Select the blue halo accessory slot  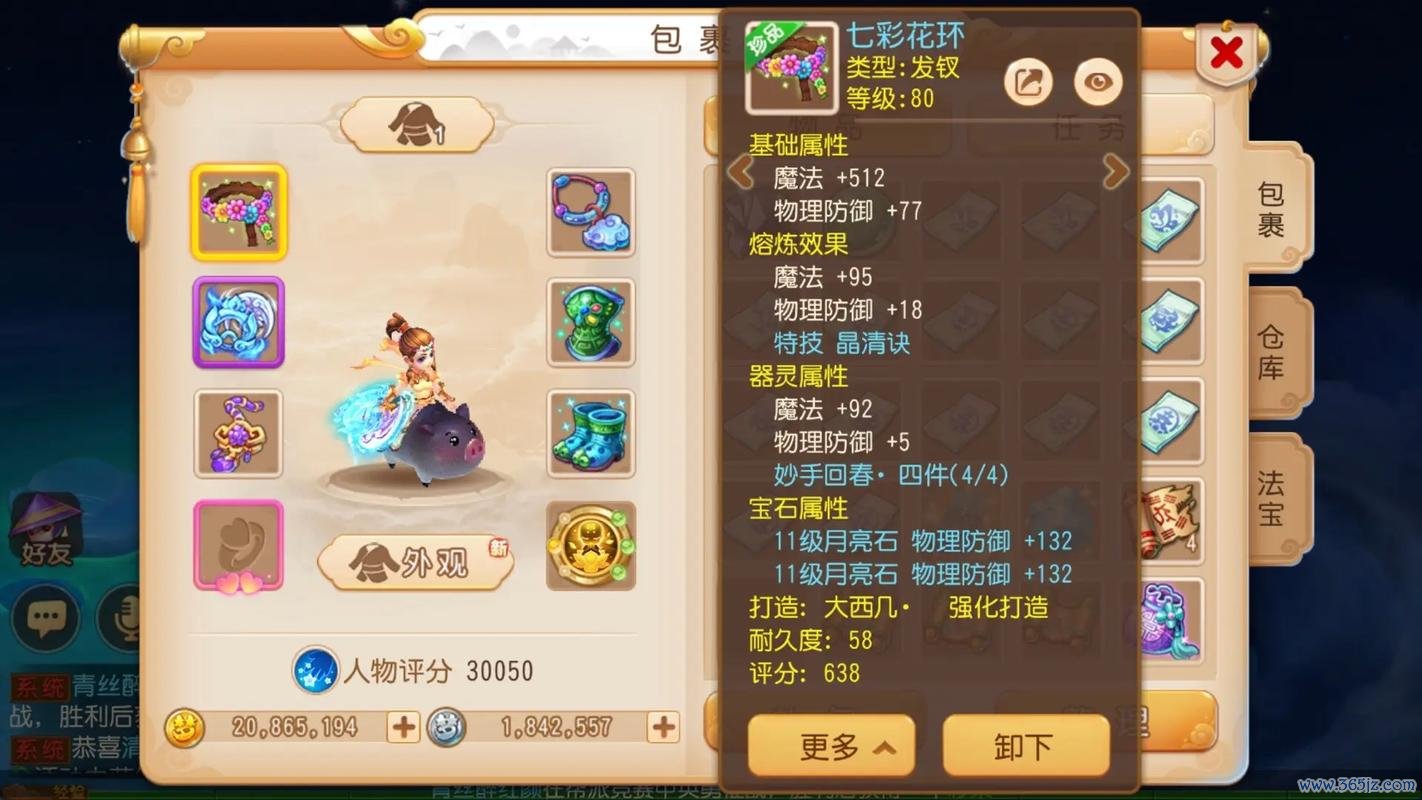[238, 323]
